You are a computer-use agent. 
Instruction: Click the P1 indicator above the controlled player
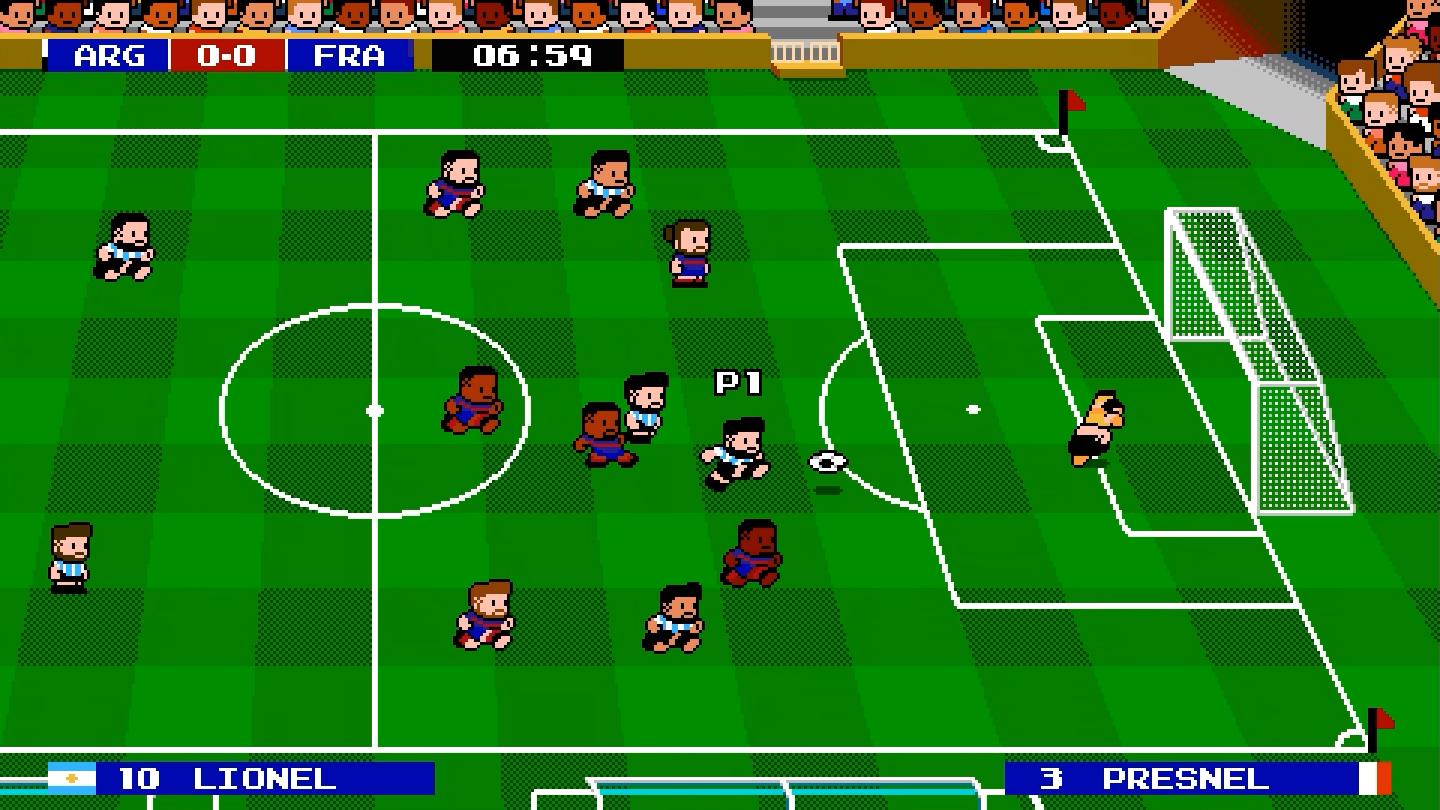[740, 382]
